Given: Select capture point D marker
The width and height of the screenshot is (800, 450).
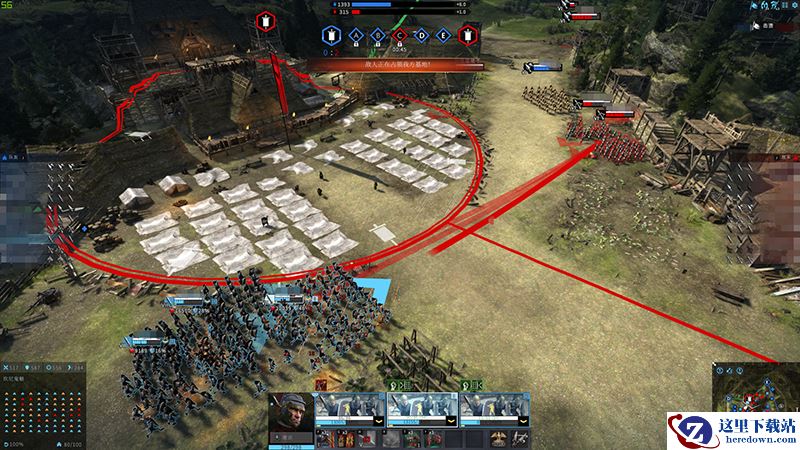Looking at the screenshot, I should pyautogui.click(x=421, y=37).
